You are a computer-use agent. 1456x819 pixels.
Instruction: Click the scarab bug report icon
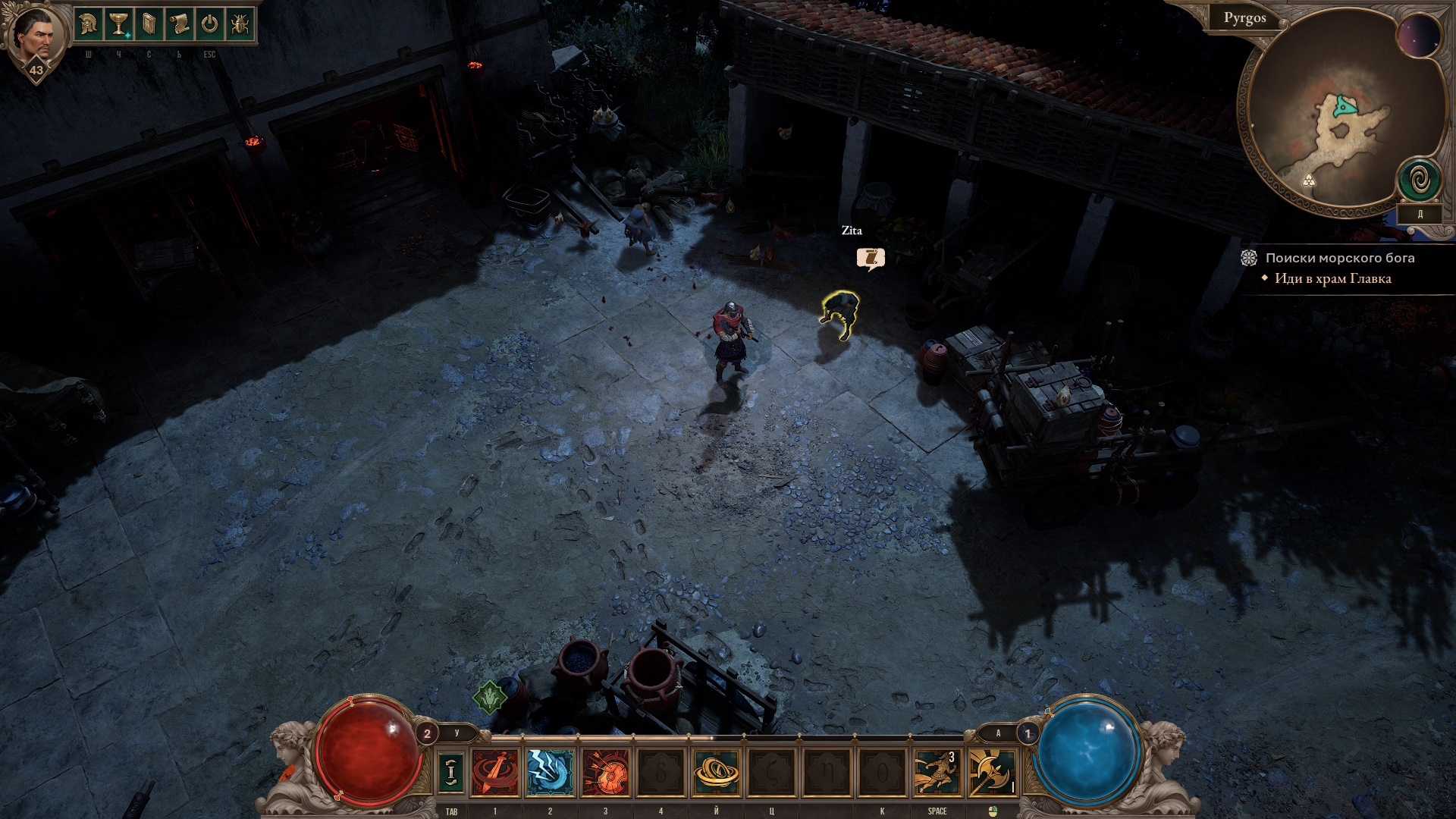click(240, 25)
